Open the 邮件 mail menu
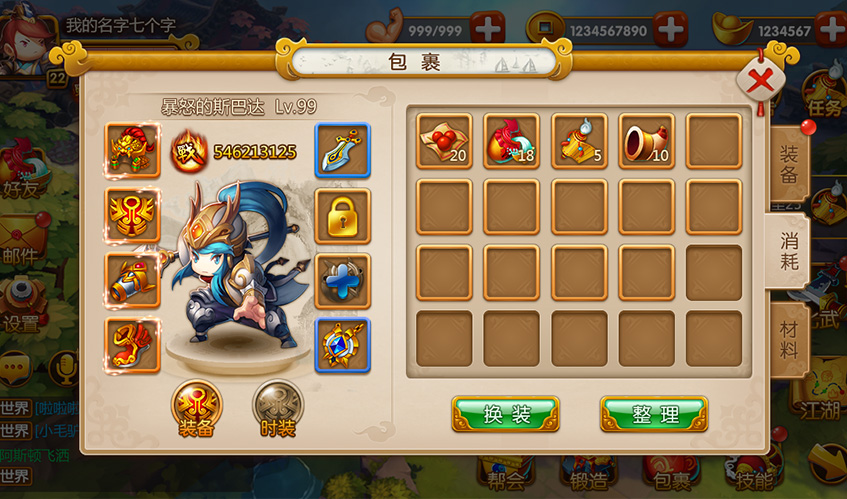Image resolution: width=847 pixels, height=499 pixels. click(x=22, y=240)
